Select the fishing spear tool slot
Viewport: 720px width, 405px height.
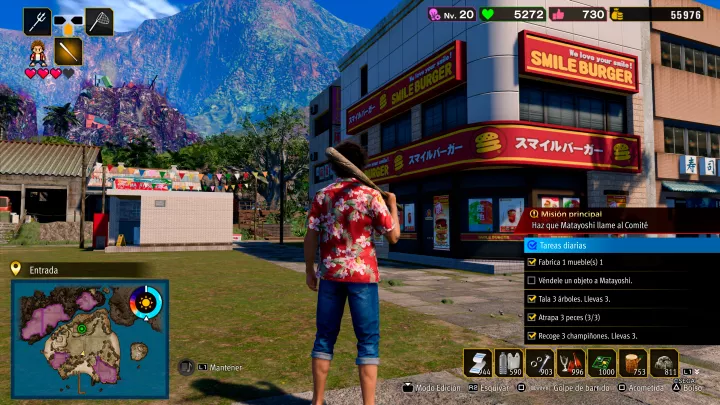38,21
